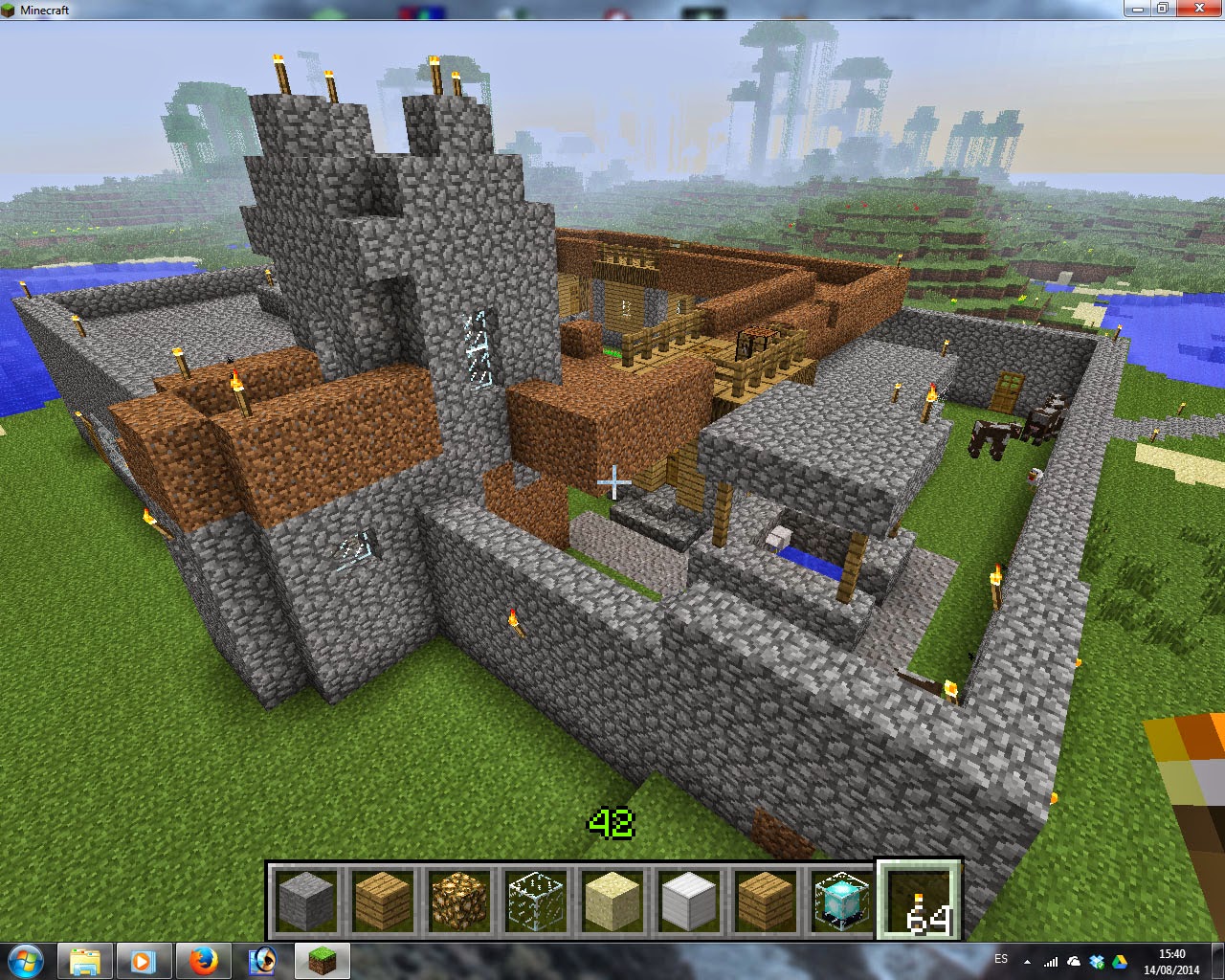Viewport: 1225px width, 980px height.
Task: Open Firefox from the taskbar
Action: (x=202, y=961)
